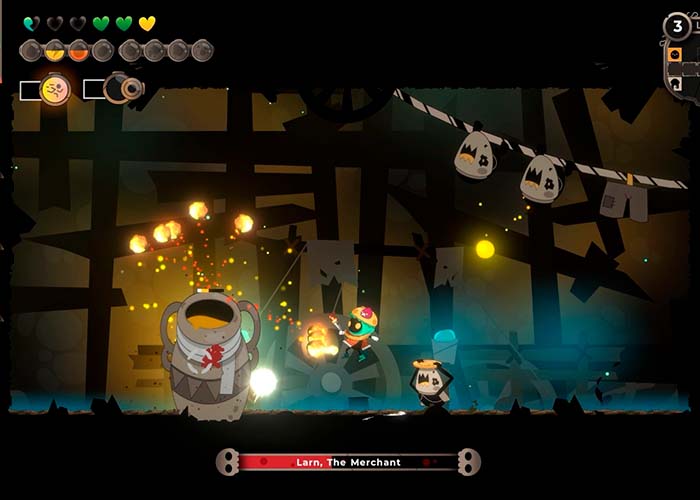700x500 pixels.
Task: Select the white minimap room tile
Action: click(677, 84)
